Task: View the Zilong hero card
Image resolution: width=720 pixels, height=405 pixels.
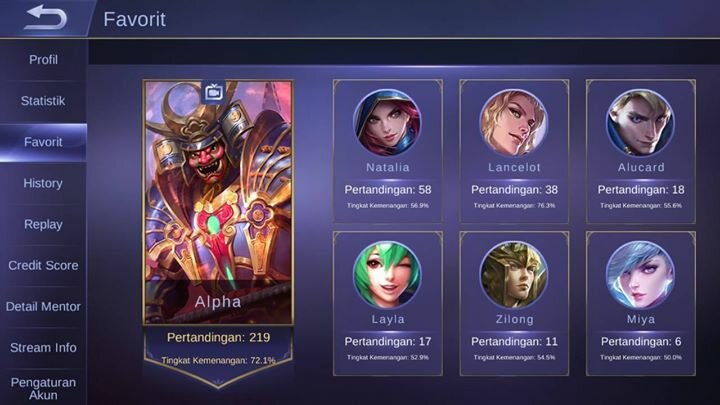Action: [513, 302]
